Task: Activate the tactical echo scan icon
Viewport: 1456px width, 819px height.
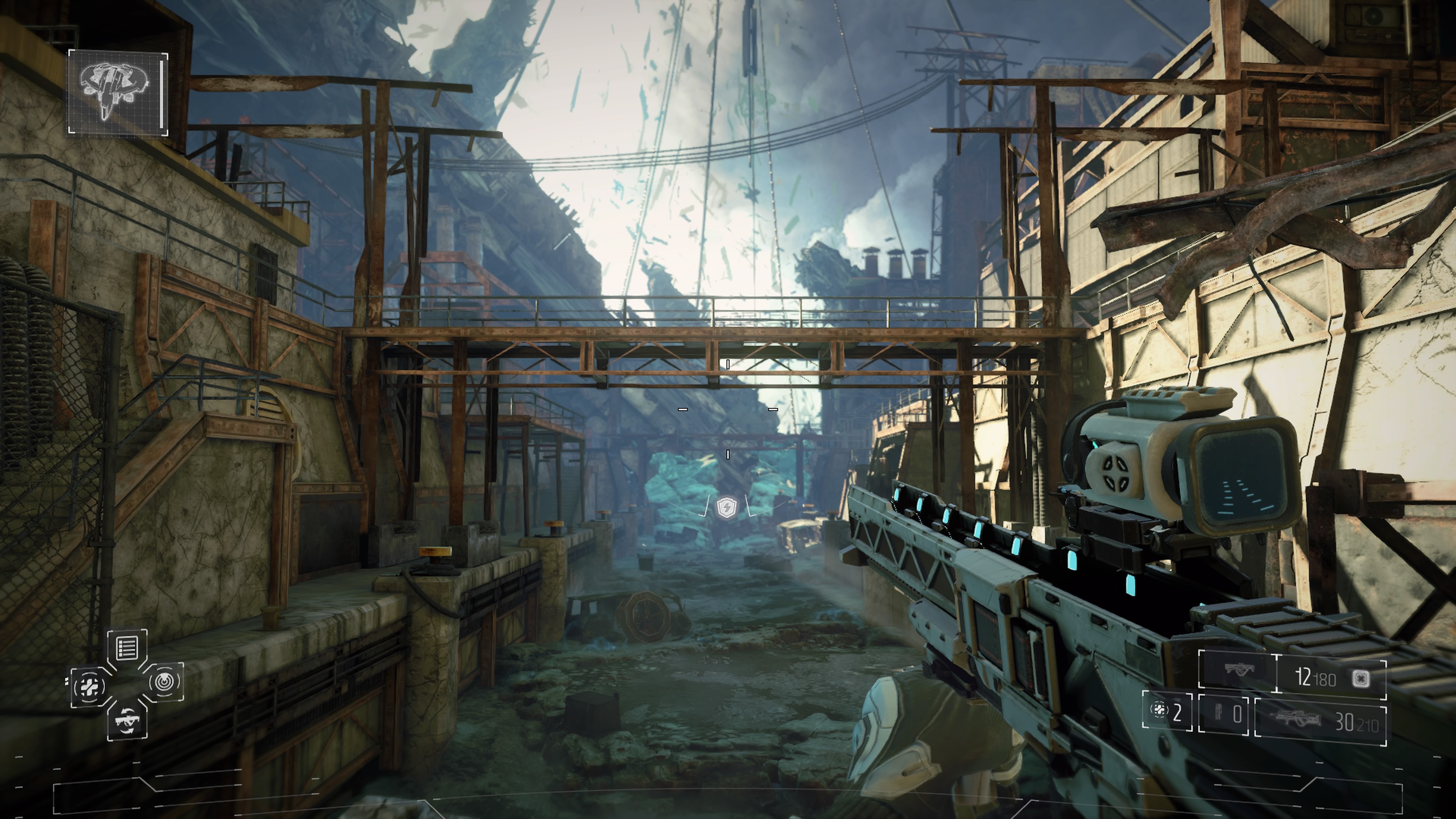Action: pos(165,682)
